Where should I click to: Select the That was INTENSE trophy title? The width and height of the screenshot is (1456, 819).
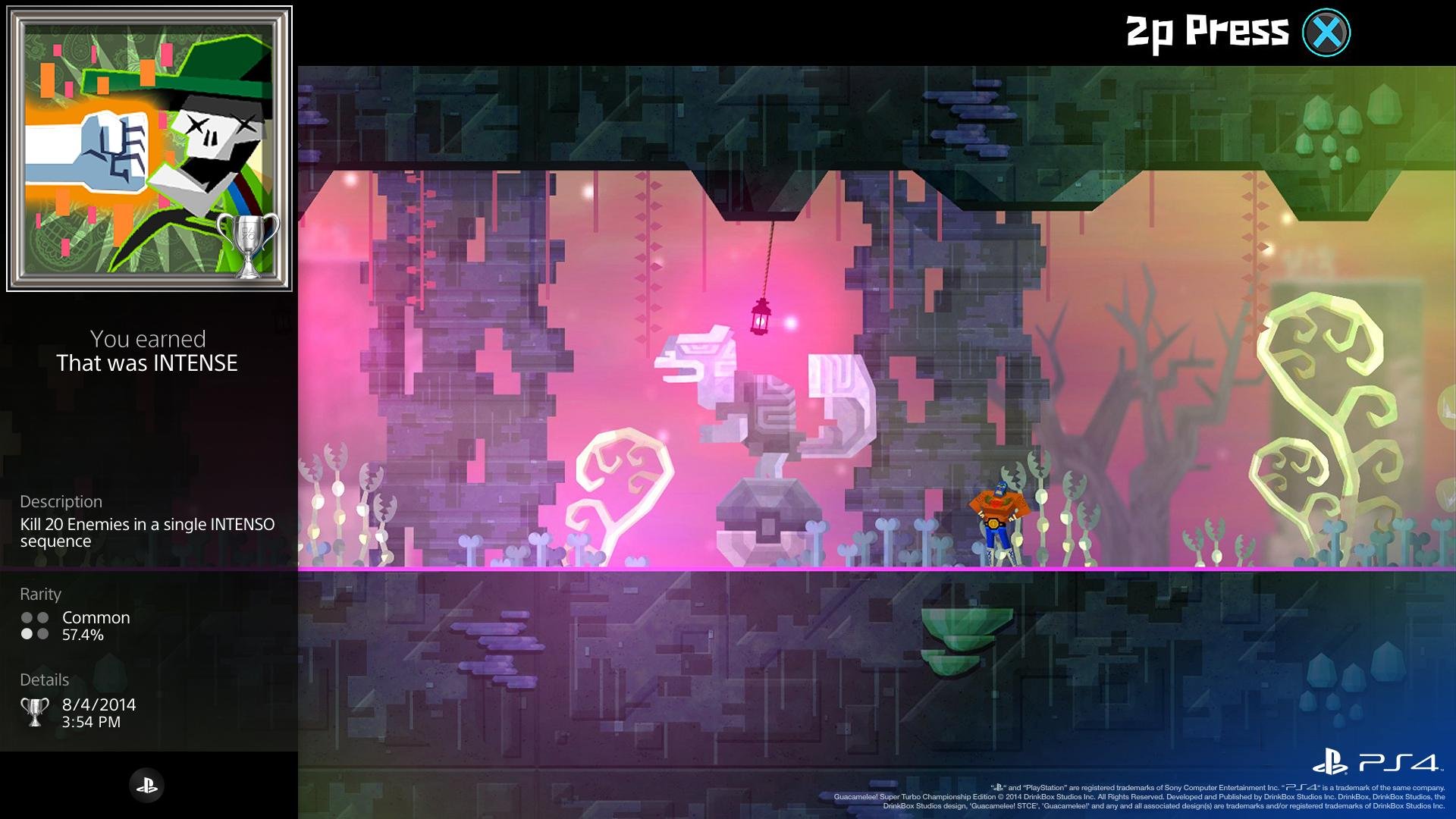[x=147, y=363]
